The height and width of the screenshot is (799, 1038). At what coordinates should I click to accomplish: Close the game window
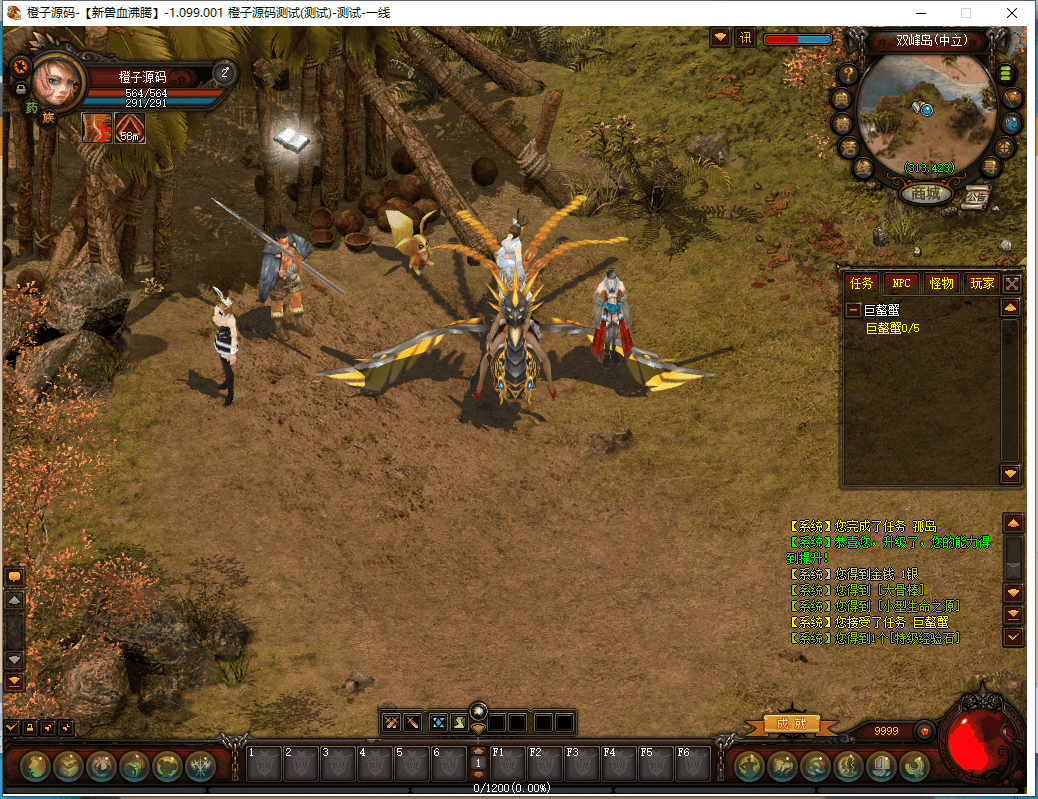(1012, 13)
